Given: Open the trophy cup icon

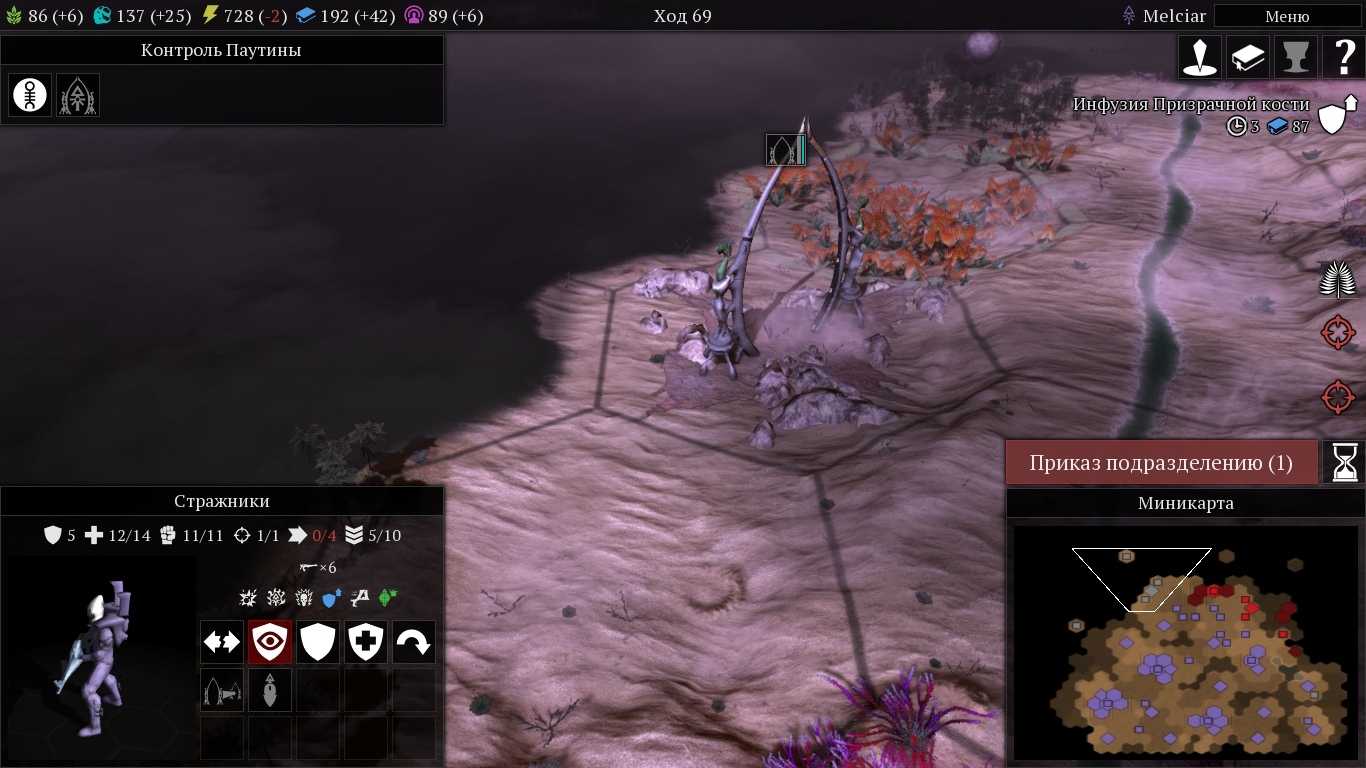Looking at the screenshot, I should pyautogui.click(x=1296, y=57).
